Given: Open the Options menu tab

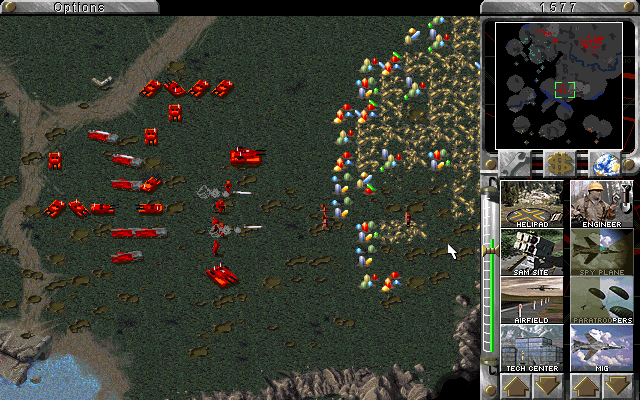Looking at the screenshot, I should point(78,7).
